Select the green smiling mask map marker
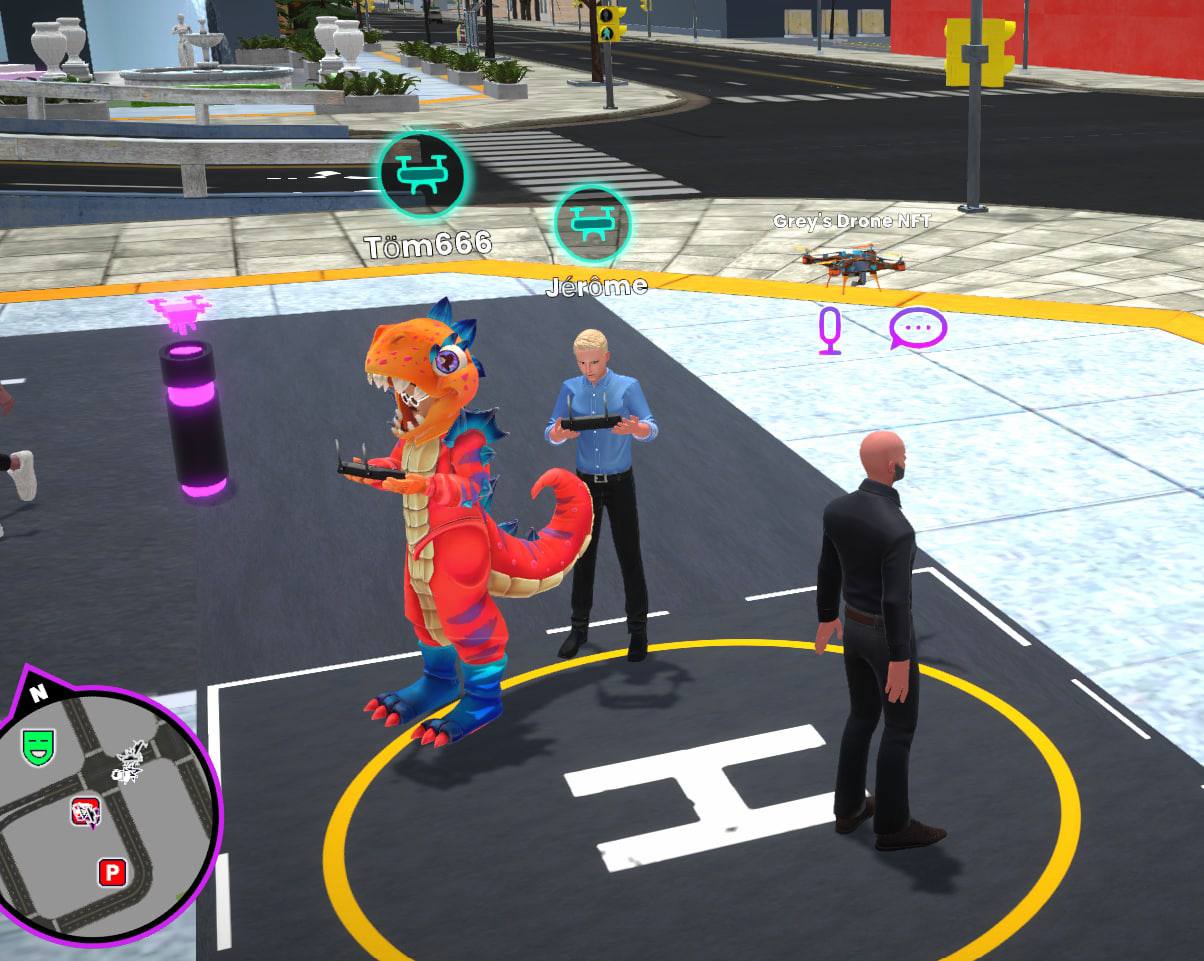The image size is (1204, 961). (39, 745)
